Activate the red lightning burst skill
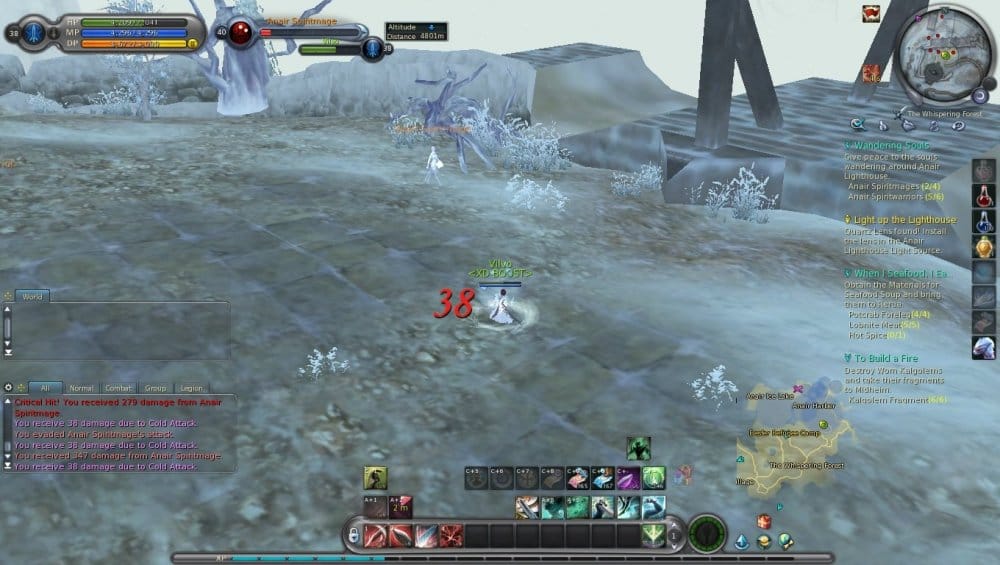Viewport: 1000px width, 565px height. tap(451, 536)
